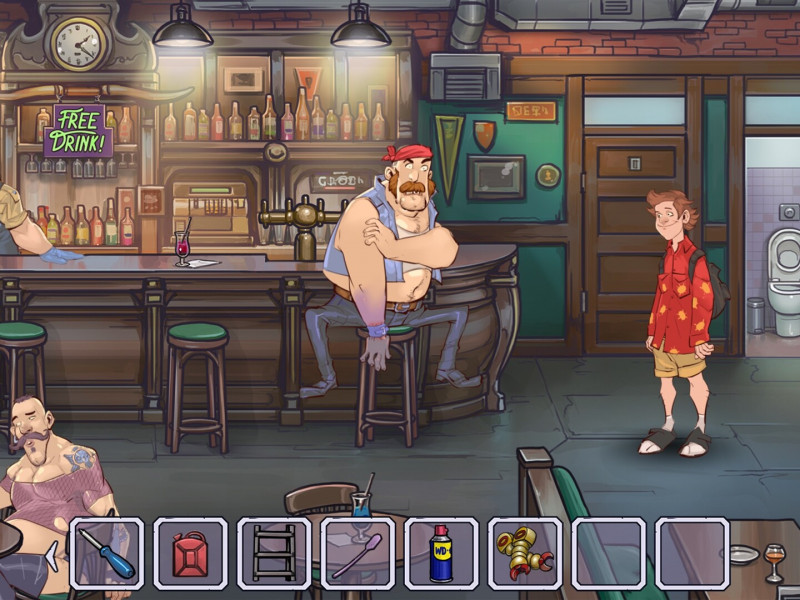This screenshot has height=600, width=800.
Task: Select the blue screwdriver in inventory
Action: [x=107, y=553]
